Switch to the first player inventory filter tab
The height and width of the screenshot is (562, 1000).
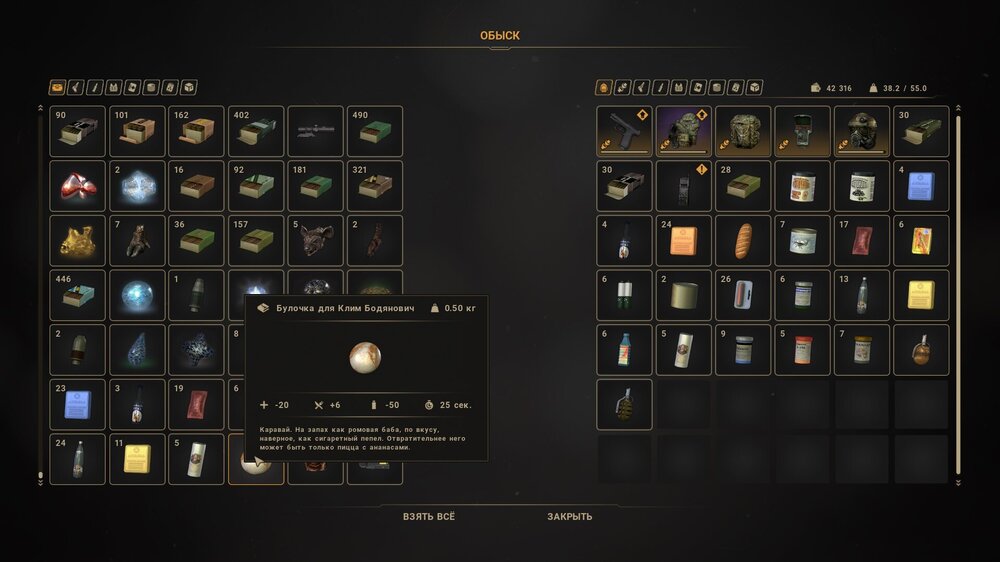[605, 87]
